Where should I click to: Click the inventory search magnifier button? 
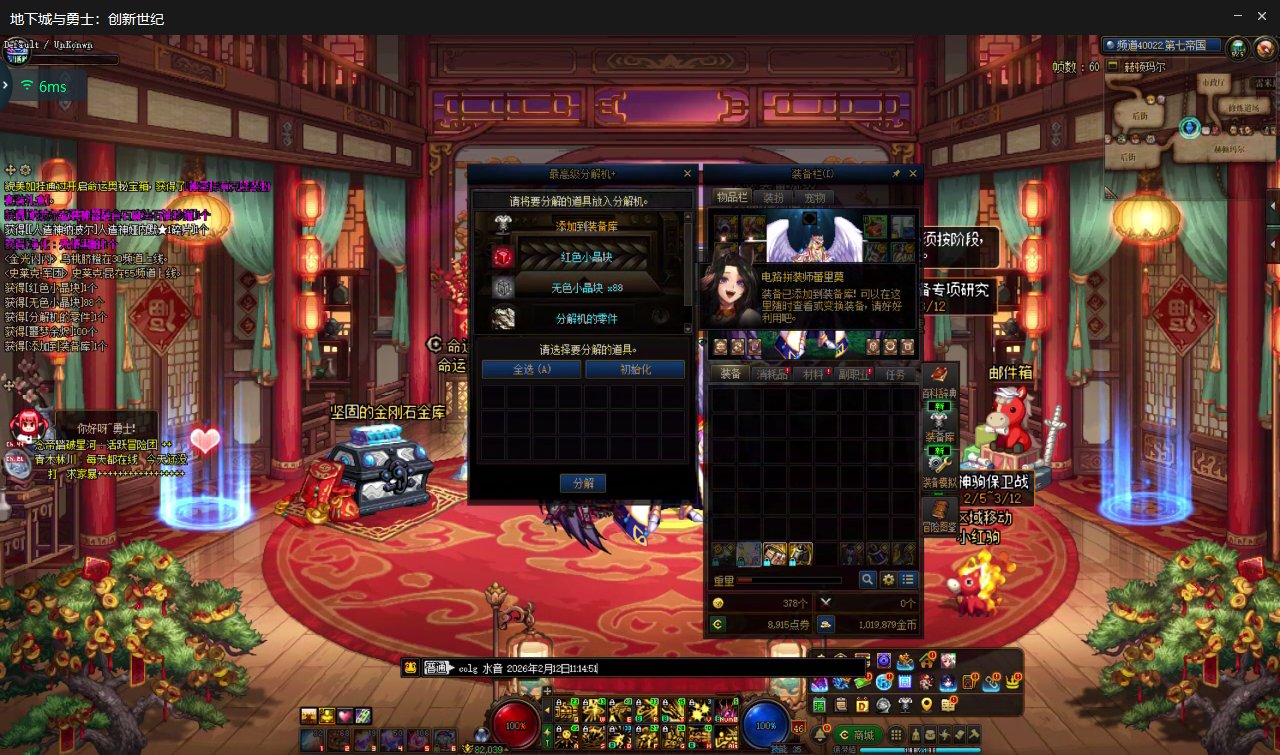[x=868, y=580]
